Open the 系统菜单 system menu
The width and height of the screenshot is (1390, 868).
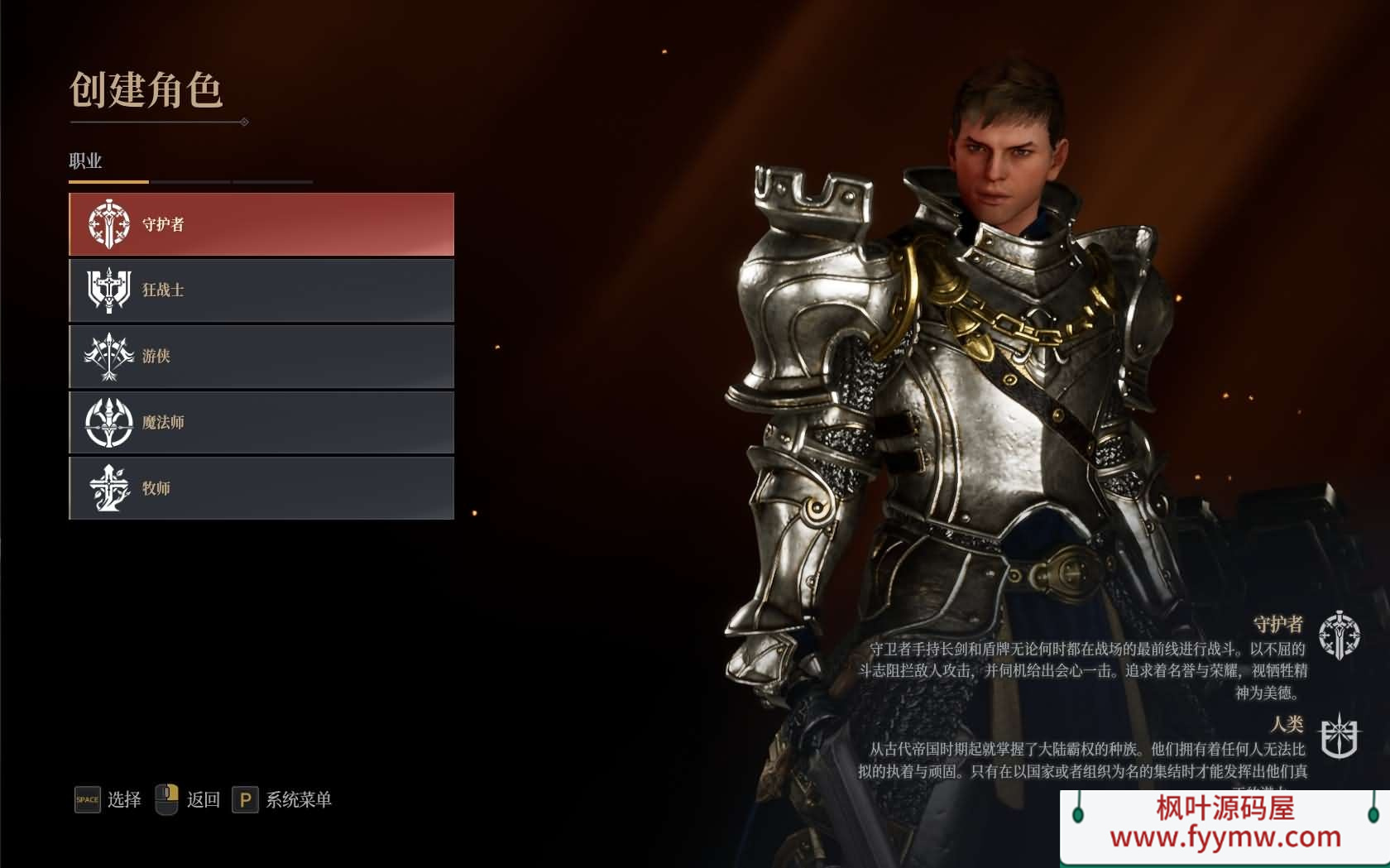pyautogui.click(x=283, y=799)
